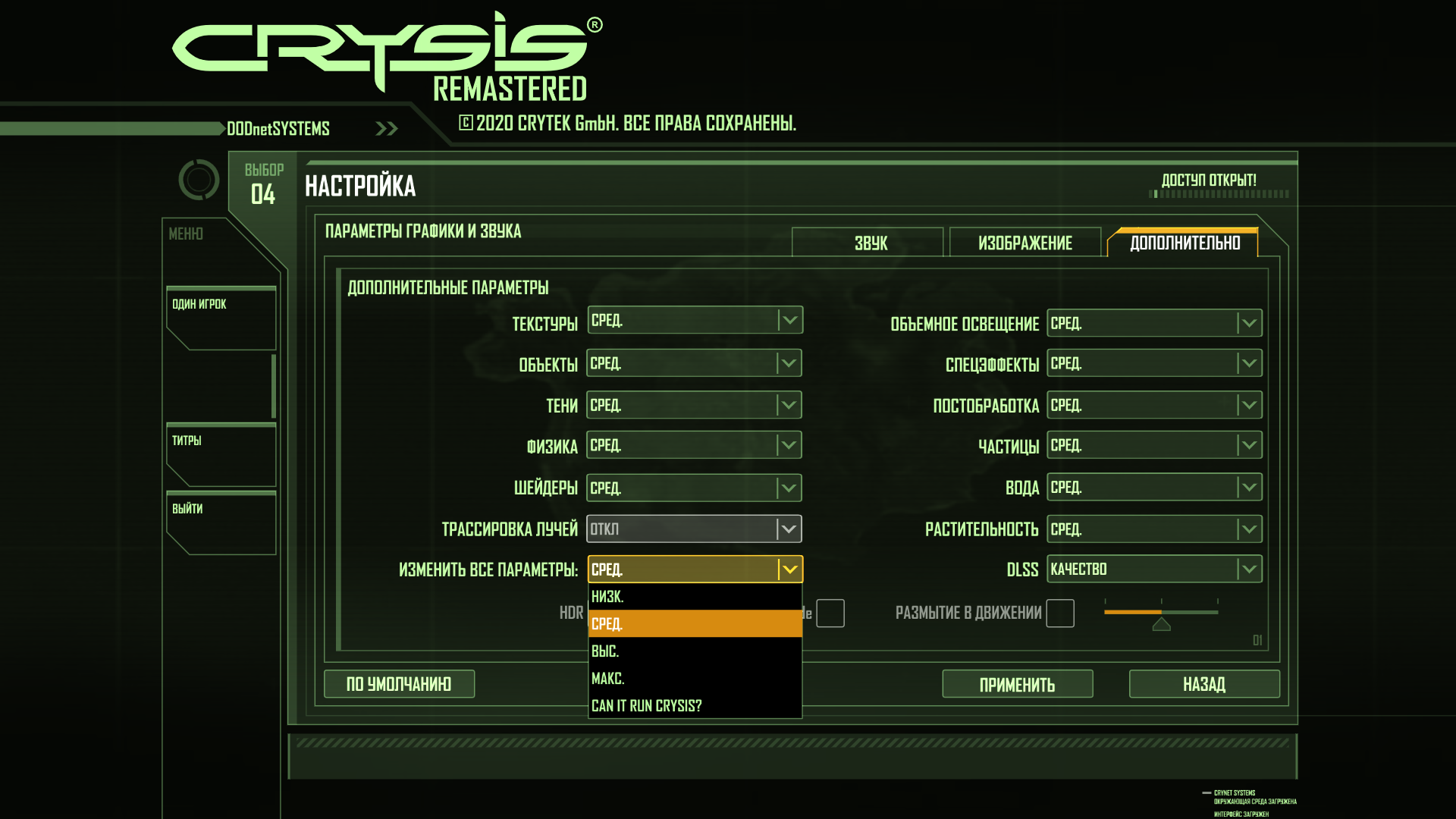
Task: Apply changes with ПРИМЕНИТЬ button
Action: click(x=1017, y=685)
